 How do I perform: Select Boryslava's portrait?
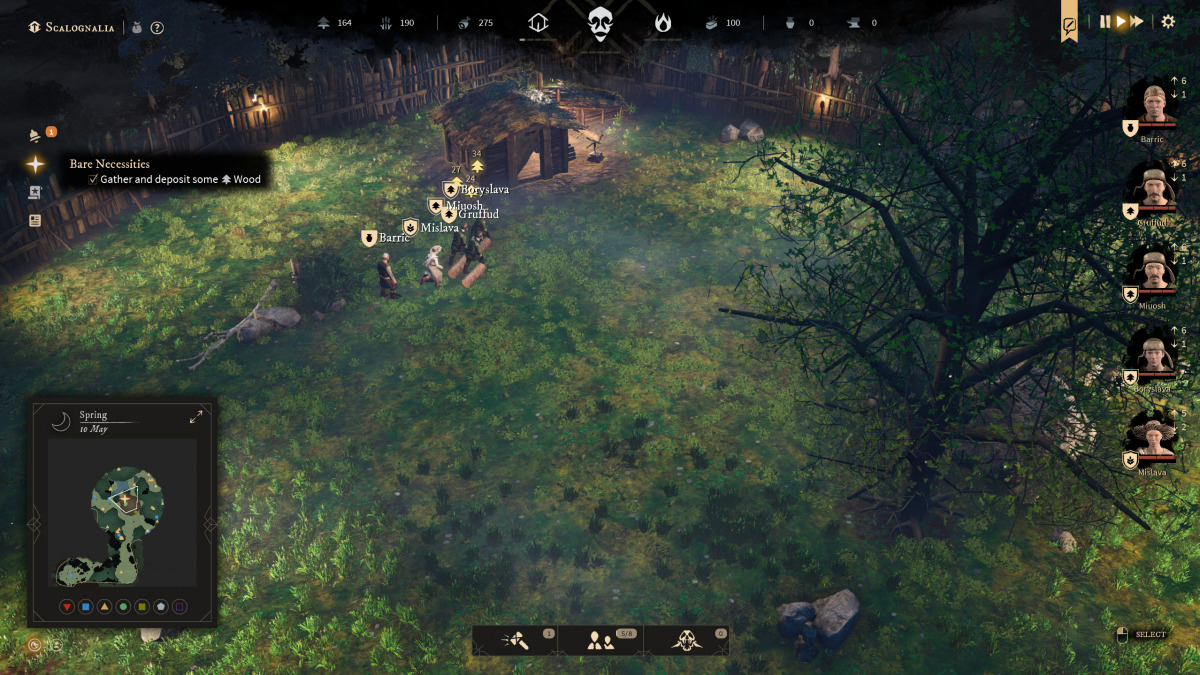[1153, 353]
